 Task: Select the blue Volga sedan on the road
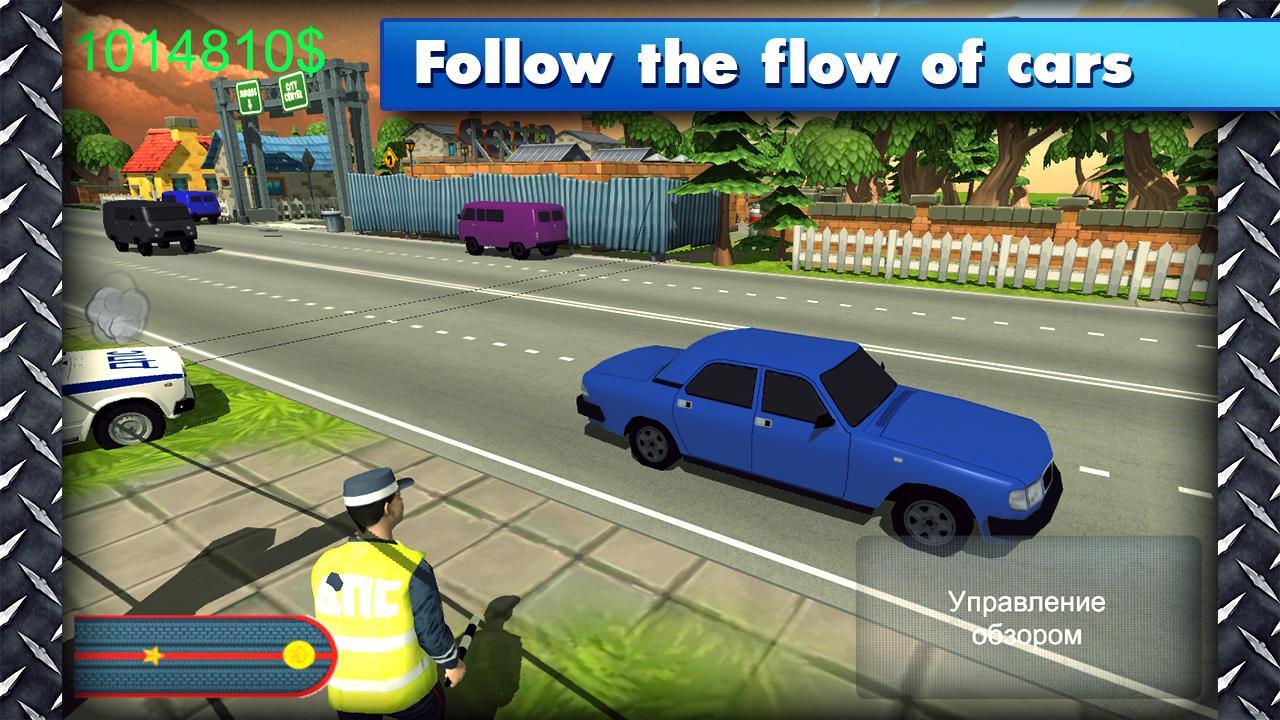pos(820,430)
